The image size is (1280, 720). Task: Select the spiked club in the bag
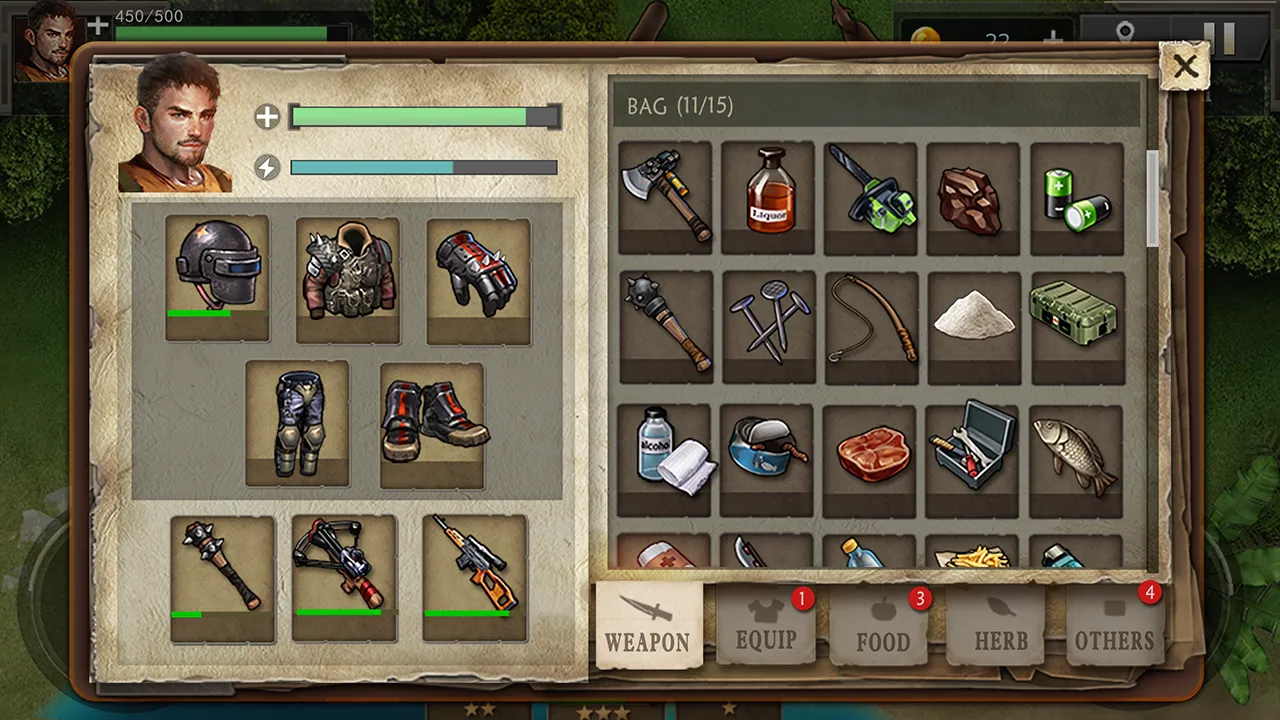coord(665,325)
